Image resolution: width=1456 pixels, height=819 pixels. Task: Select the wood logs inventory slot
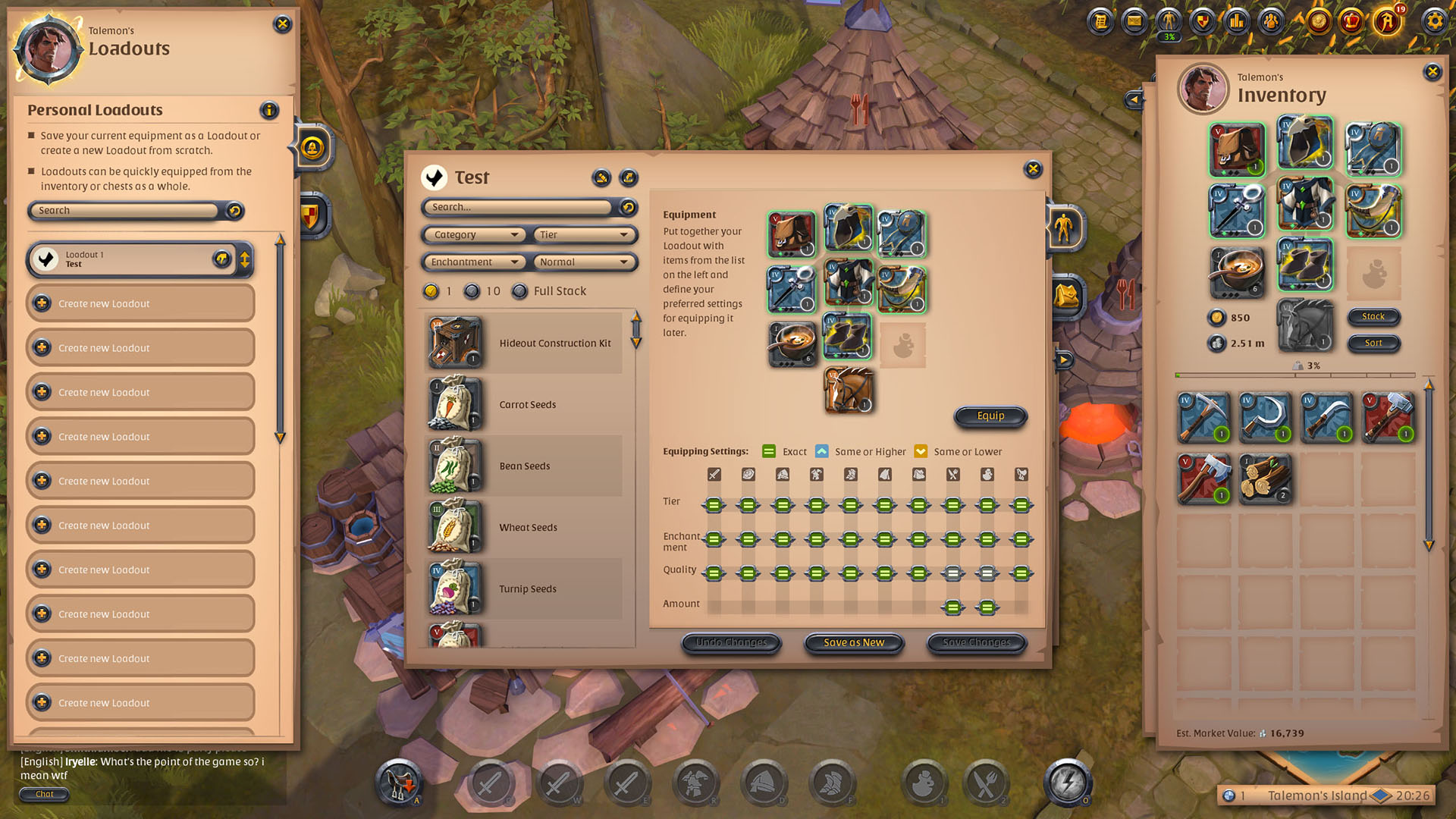1265,479
